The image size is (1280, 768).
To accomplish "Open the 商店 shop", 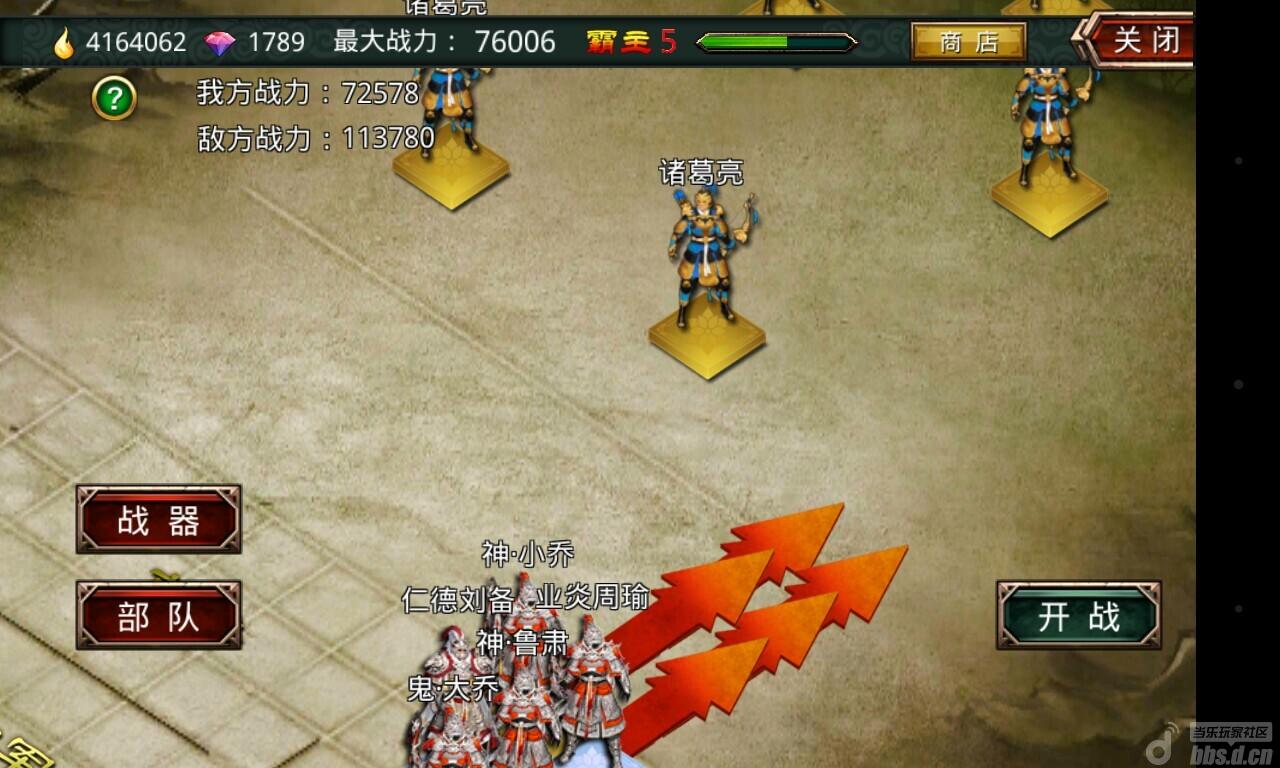I will [x=968, y=42].
